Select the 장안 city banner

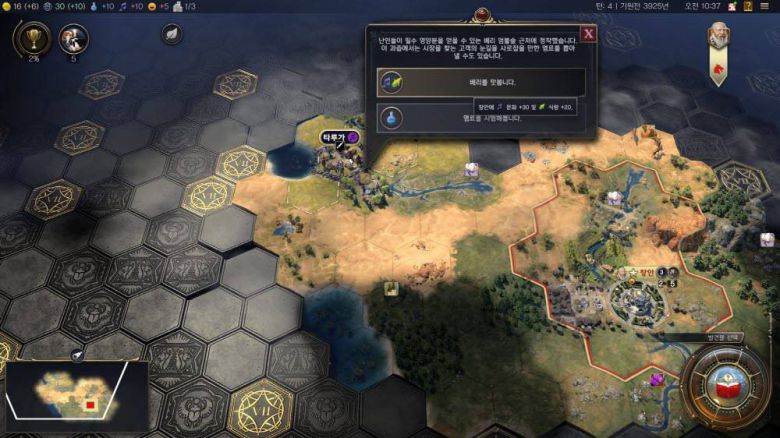(x=646, y=271)
